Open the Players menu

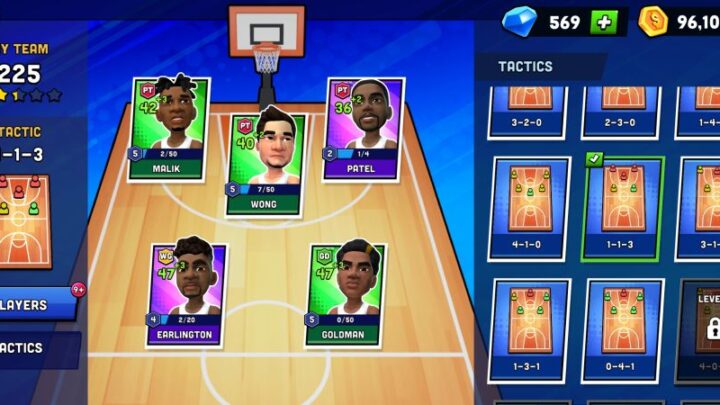coord(37,304)
